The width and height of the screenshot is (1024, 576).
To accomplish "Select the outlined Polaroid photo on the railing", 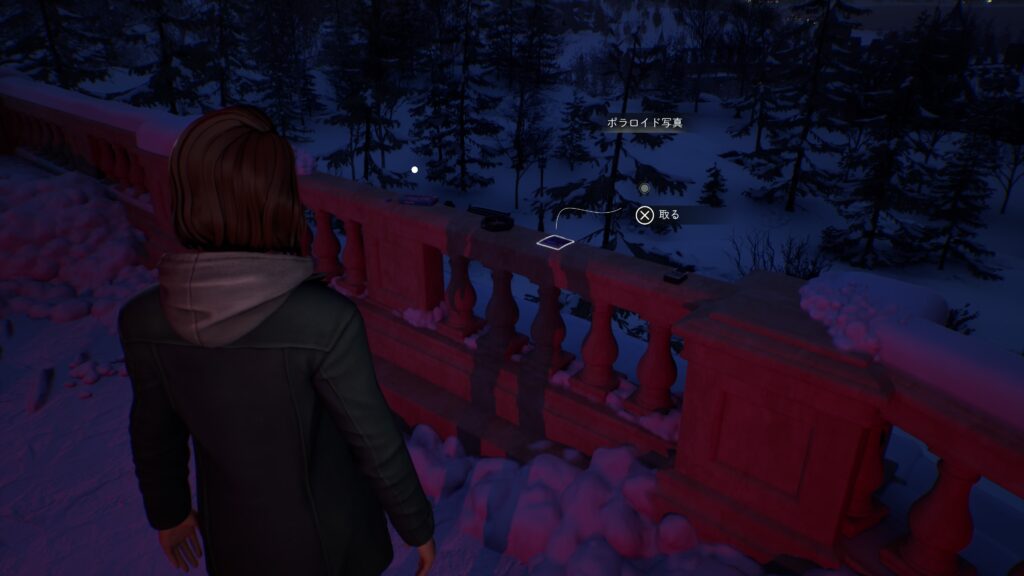I will (x=555, y=241).
